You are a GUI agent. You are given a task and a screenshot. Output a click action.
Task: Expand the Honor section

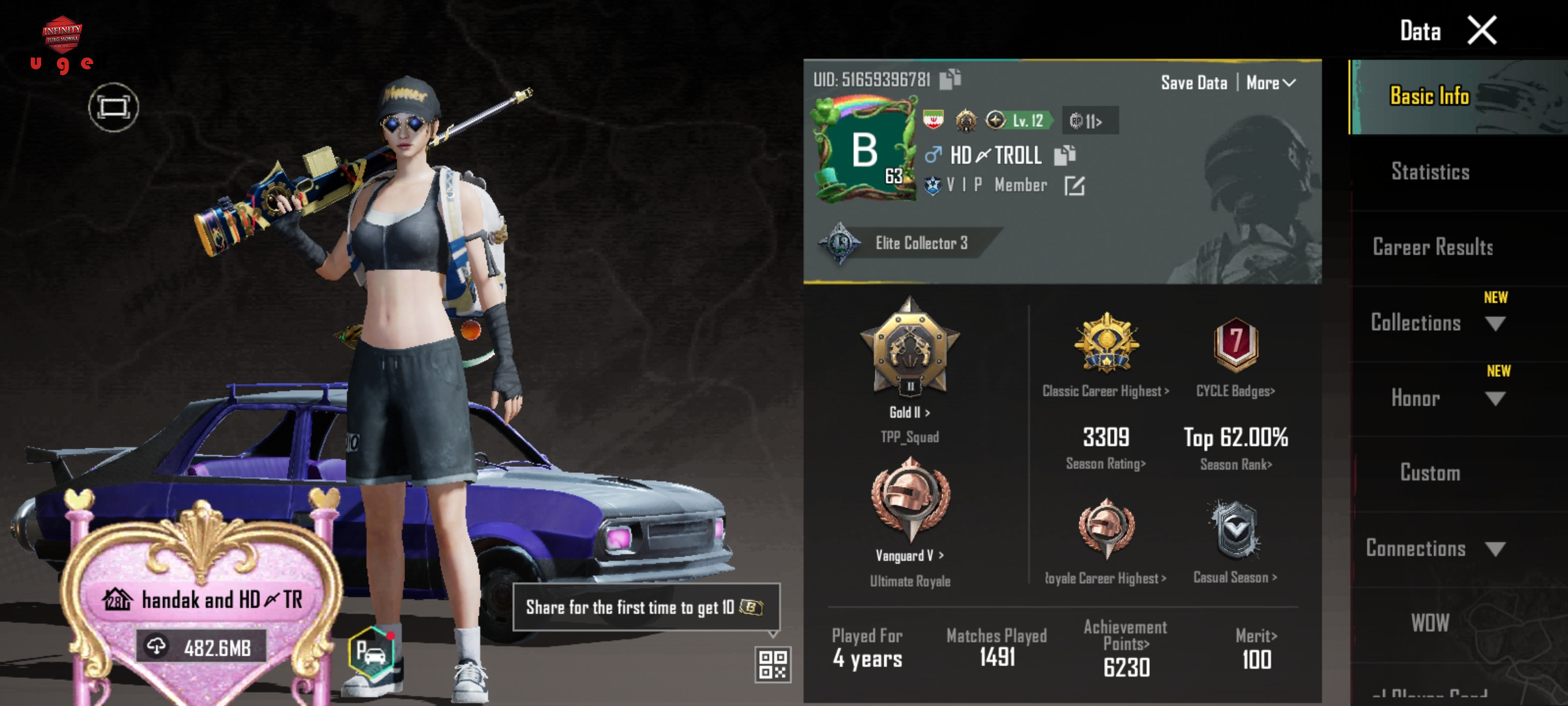[x=1495, y=399]
